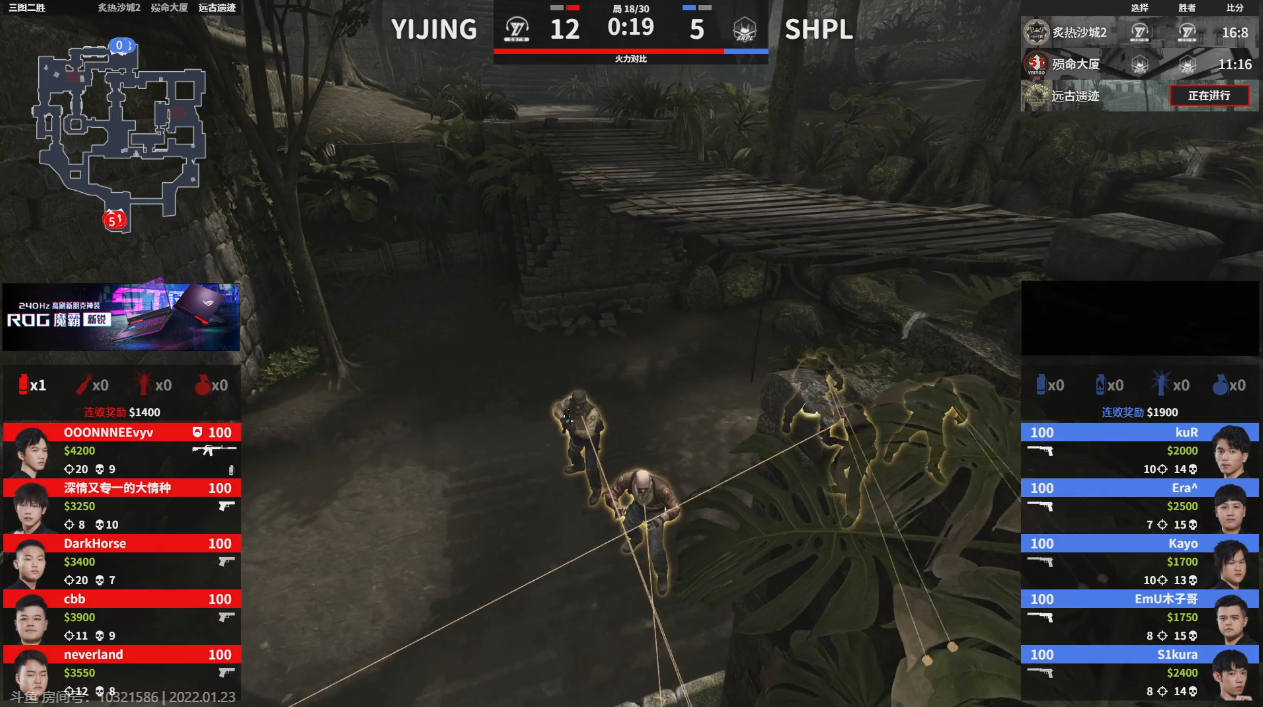Click the SHPL team logo on scoreboard
Image resolution: width=1263 pixels, height=707 pixels.
coord(744,29)
